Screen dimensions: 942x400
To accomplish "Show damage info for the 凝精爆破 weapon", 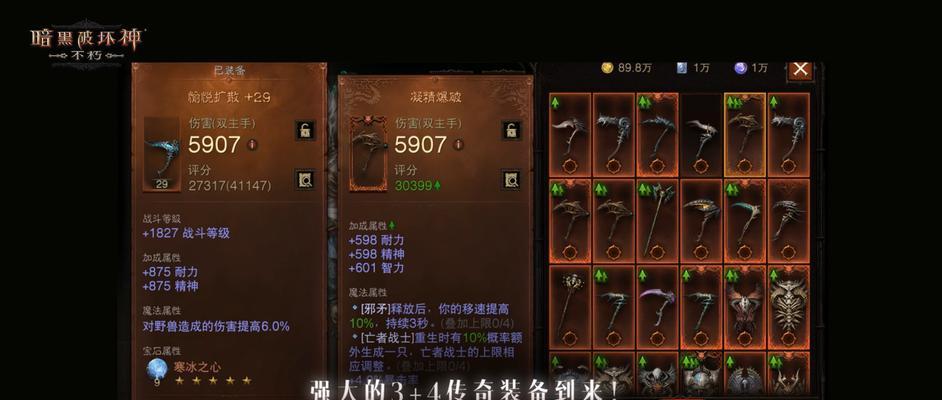I will coord(458,144).
